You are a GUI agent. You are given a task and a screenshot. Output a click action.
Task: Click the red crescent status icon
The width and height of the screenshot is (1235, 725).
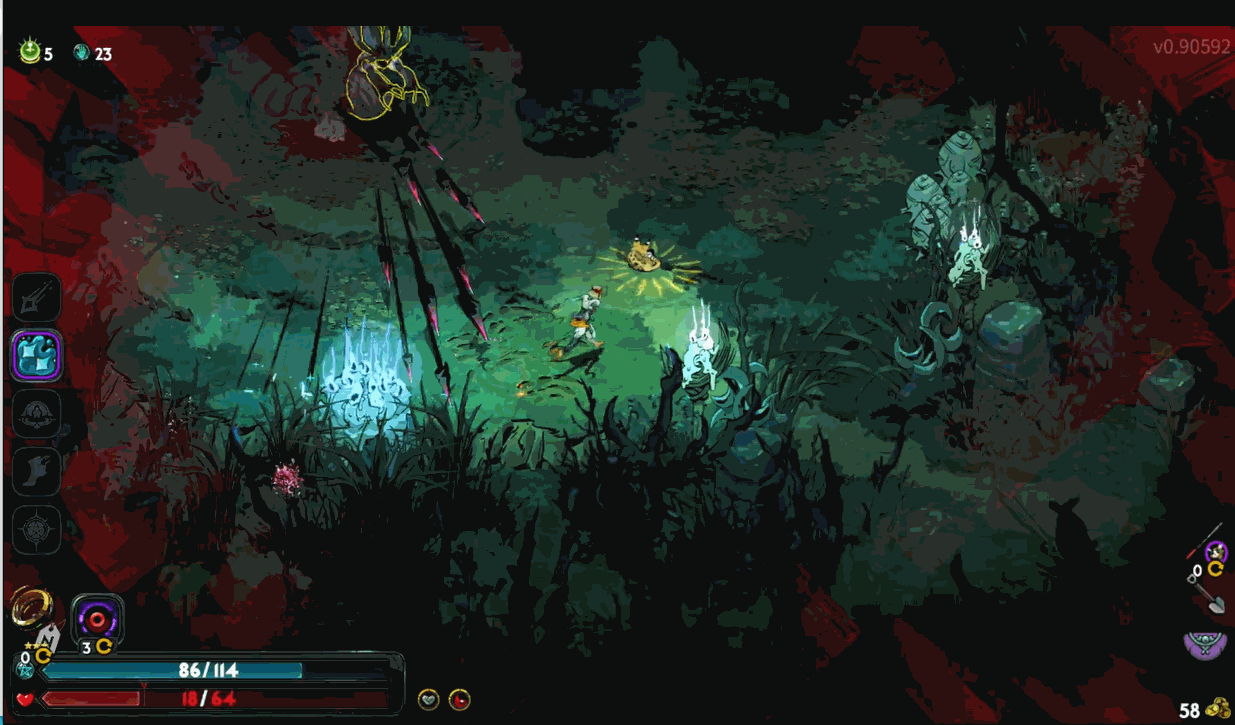pos(459,699)
